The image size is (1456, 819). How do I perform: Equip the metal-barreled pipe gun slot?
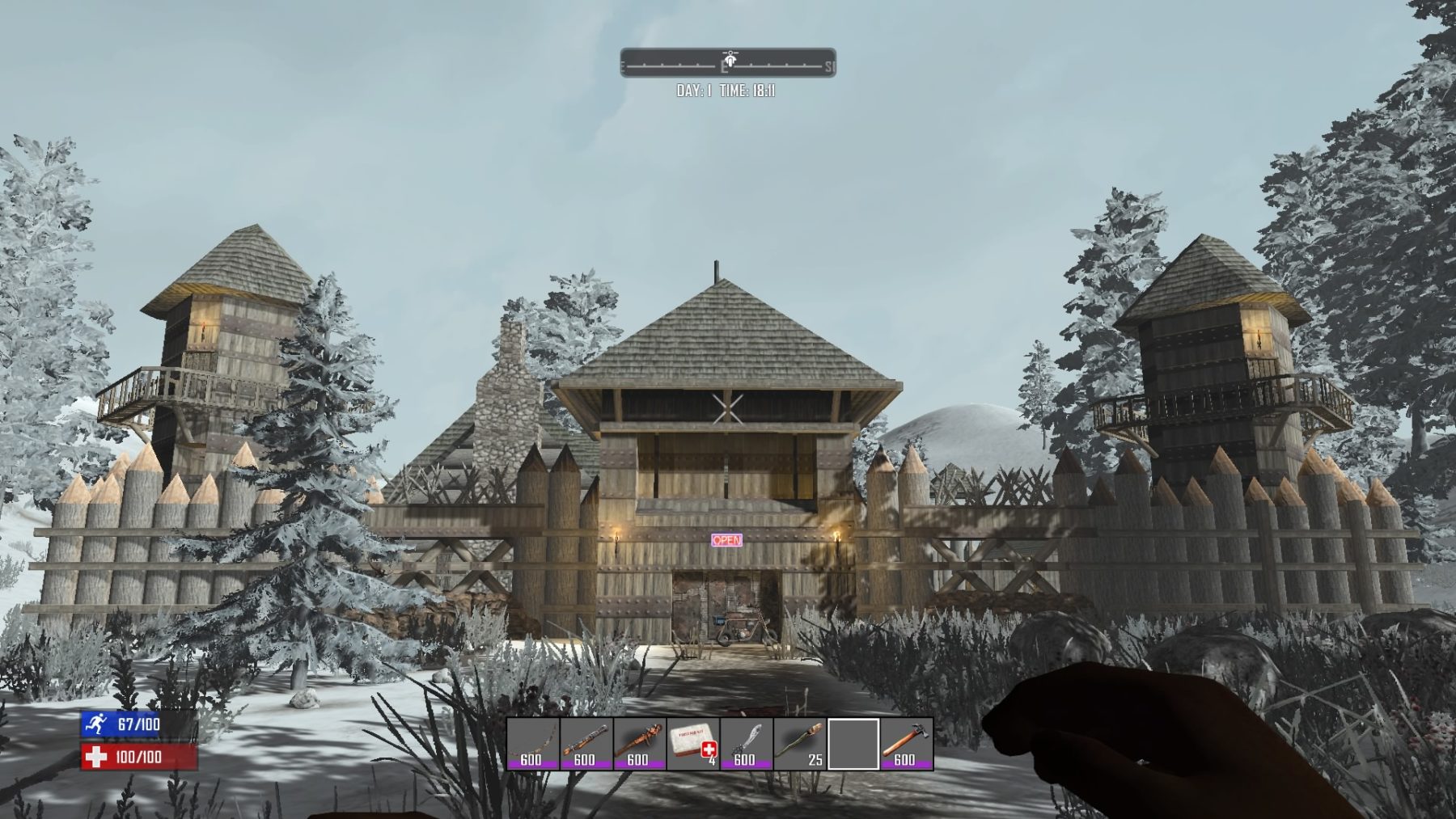tap(586, 744)
